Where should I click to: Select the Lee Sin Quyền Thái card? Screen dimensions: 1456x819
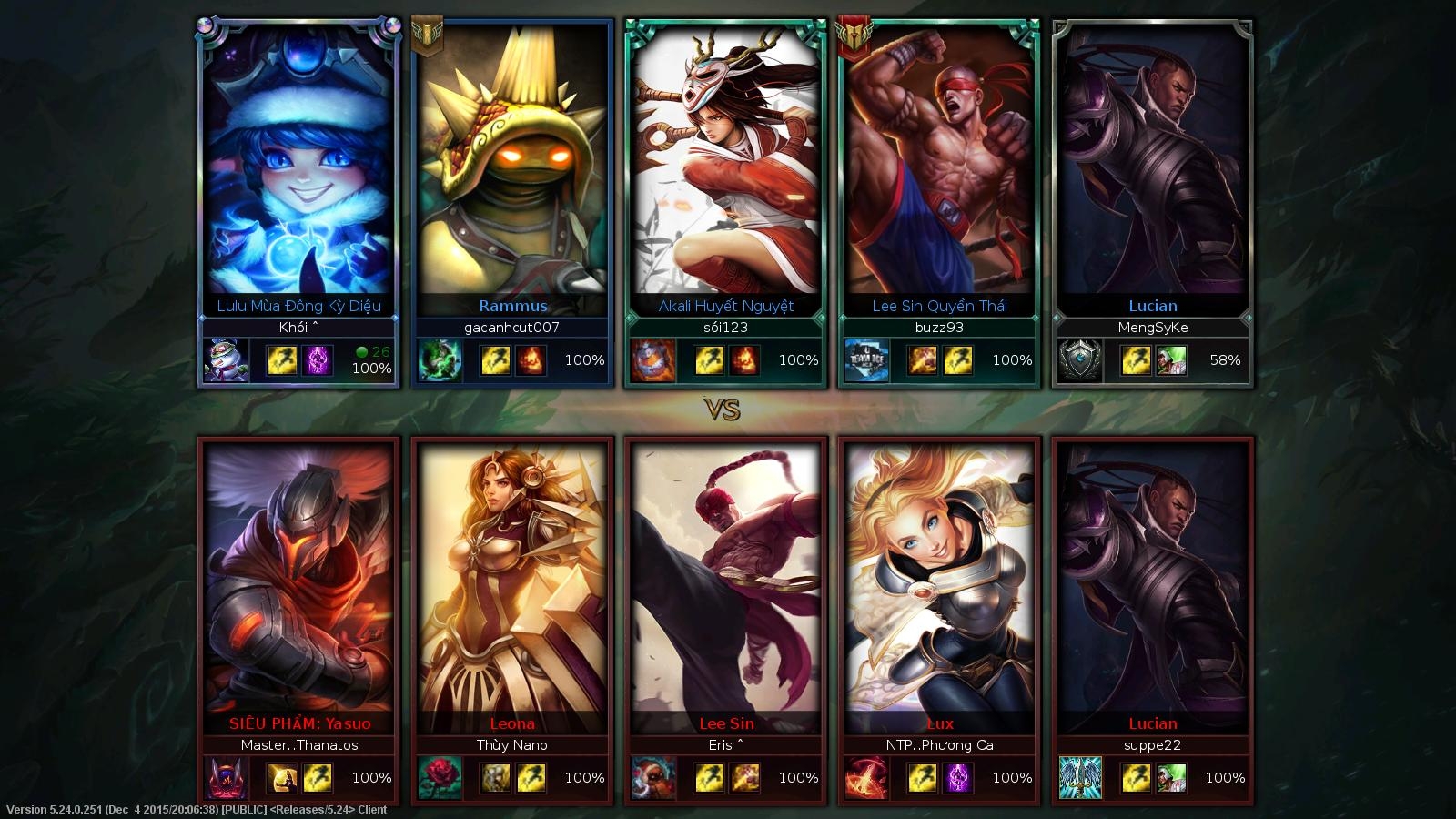click(939, 164)
